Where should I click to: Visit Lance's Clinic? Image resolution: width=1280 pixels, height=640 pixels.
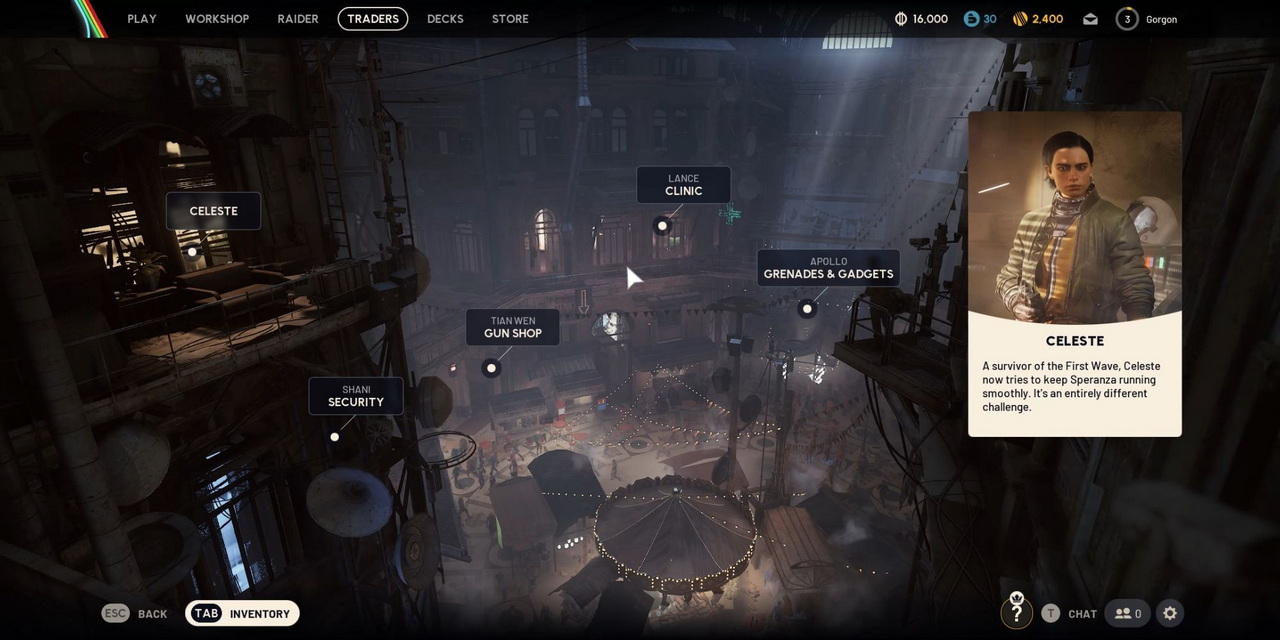pos(684,185)
